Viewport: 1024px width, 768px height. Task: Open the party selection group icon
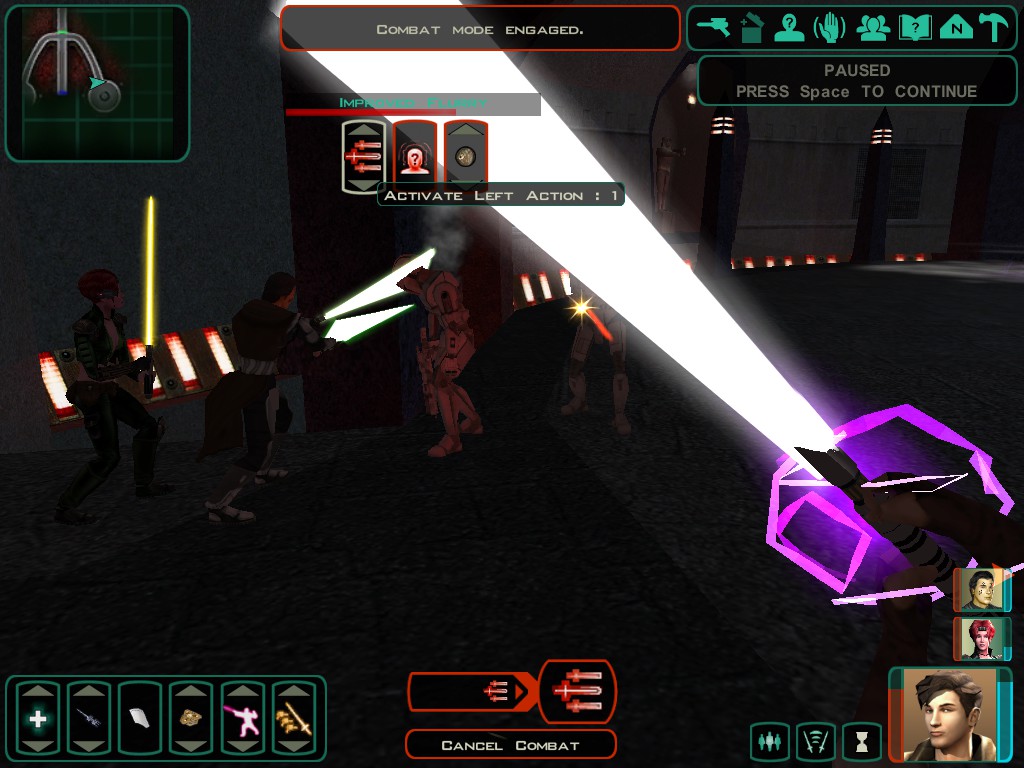873,28
